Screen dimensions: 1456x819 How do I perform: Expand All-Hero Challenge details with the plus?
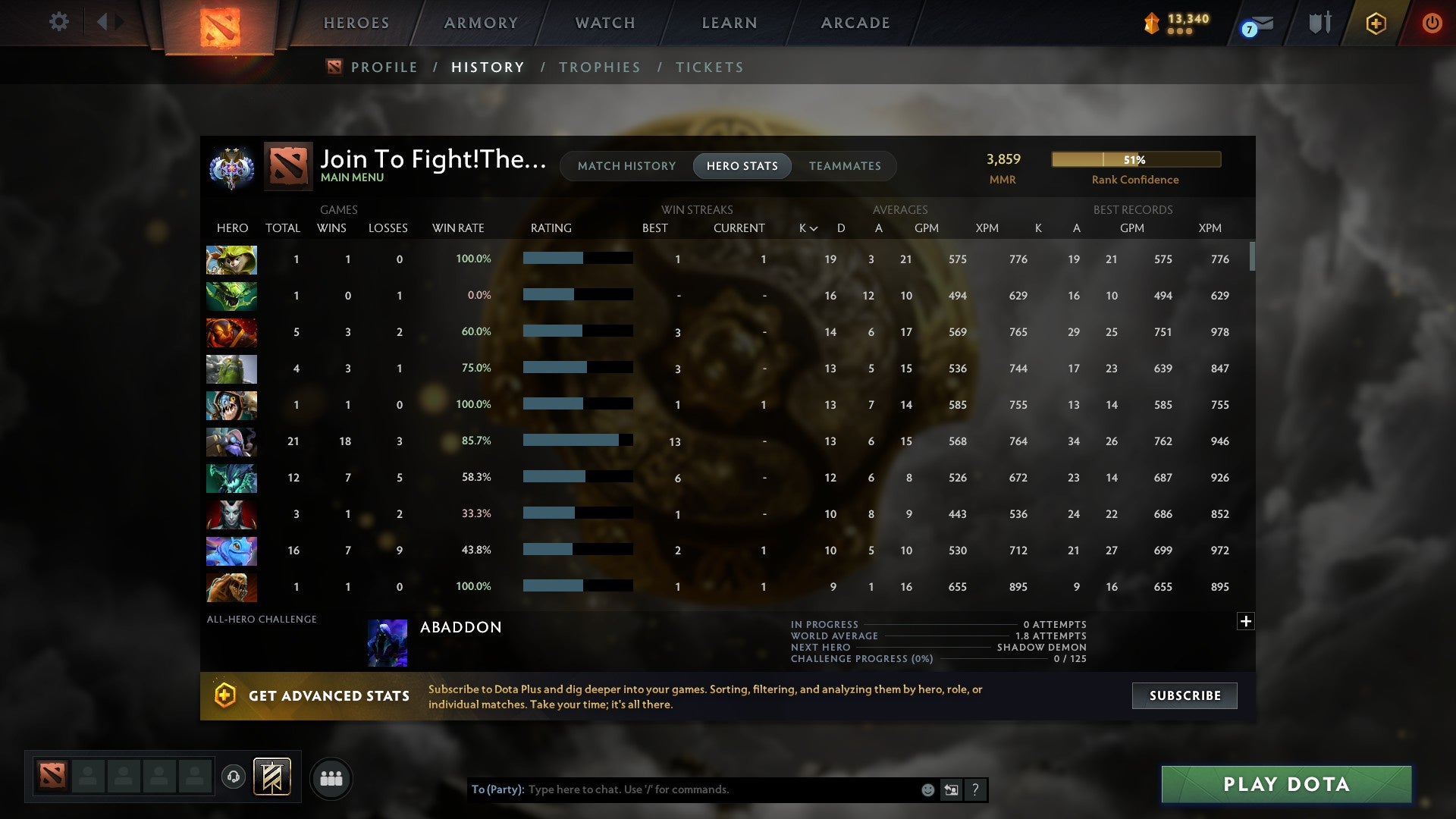[1246, 620]
